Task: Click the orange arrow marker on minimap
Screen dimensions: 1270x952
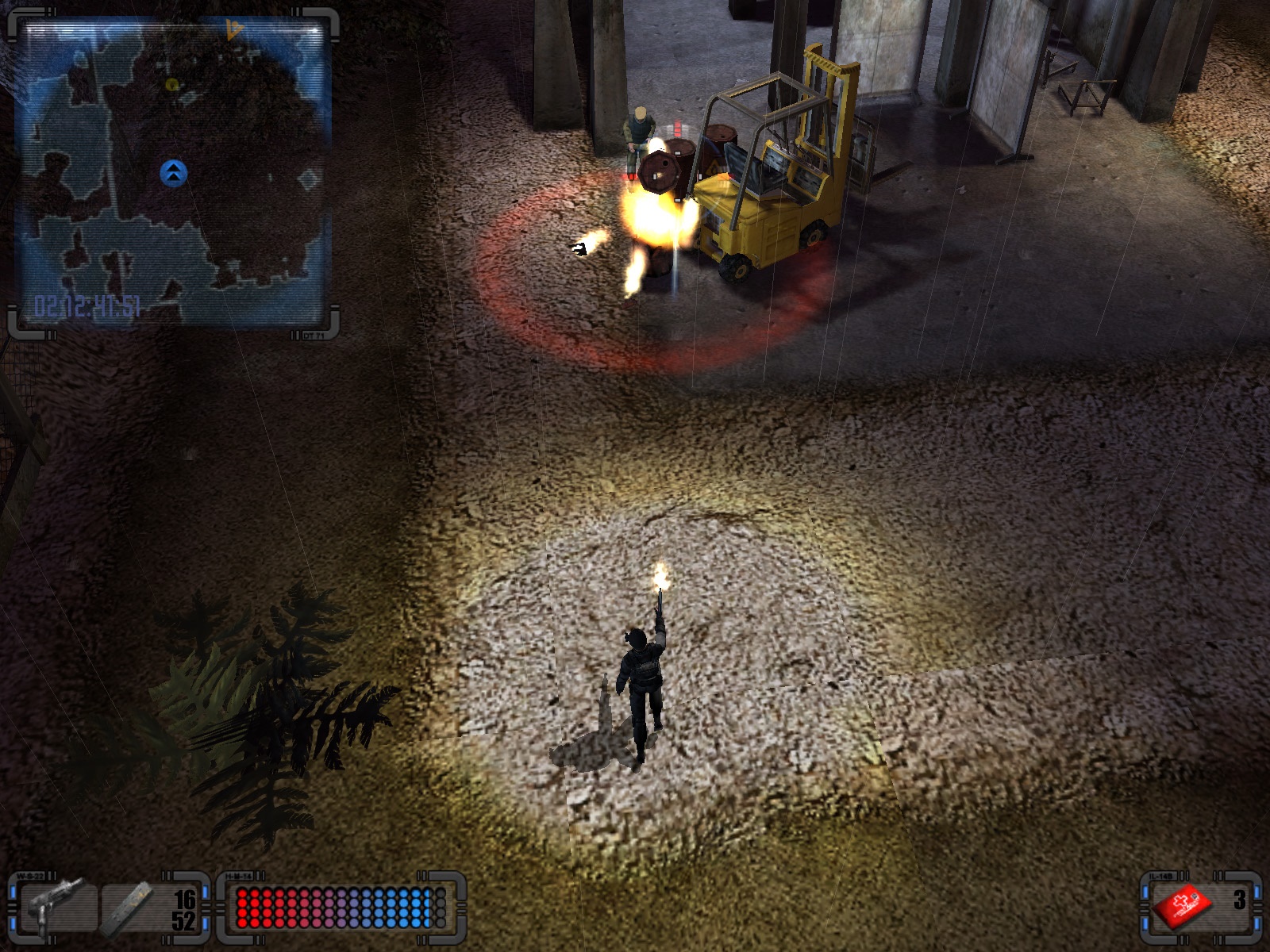Action: (233, 31)
